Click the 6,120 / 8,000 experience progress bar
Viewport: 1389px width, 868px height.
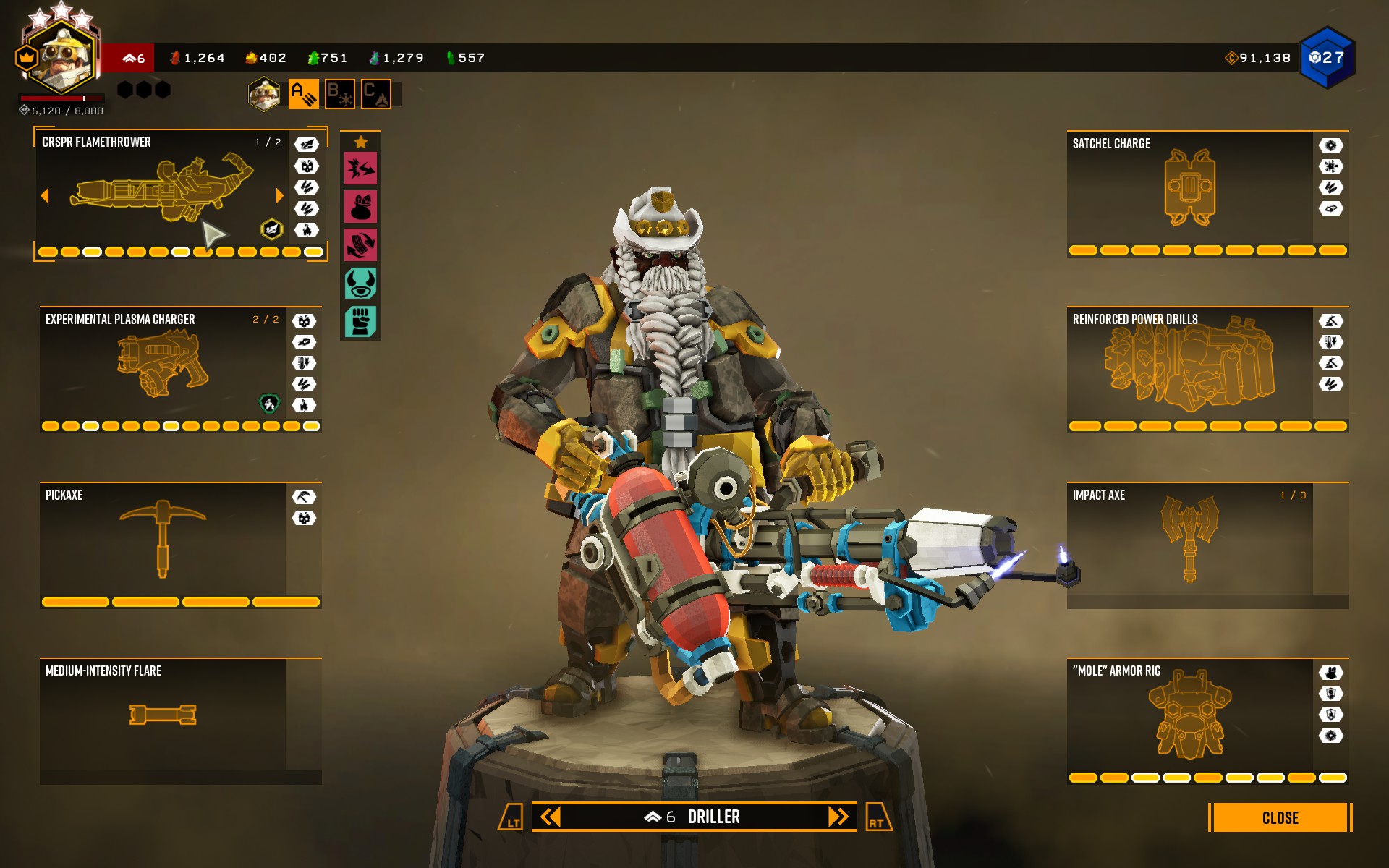(x=61, y=99)
